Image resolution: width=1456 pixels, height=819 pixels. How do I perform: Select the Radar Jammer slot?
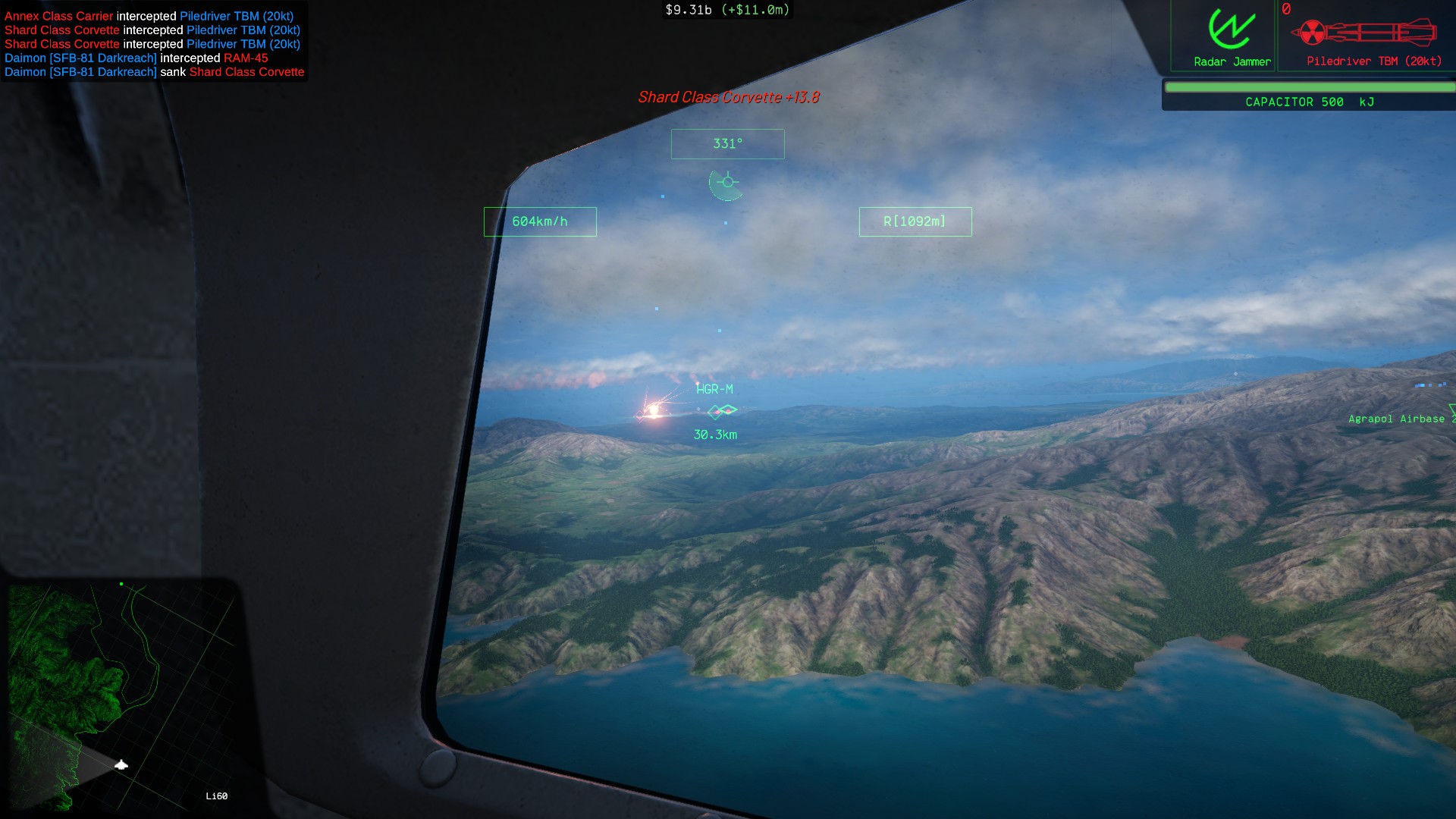pos(1231,36)
